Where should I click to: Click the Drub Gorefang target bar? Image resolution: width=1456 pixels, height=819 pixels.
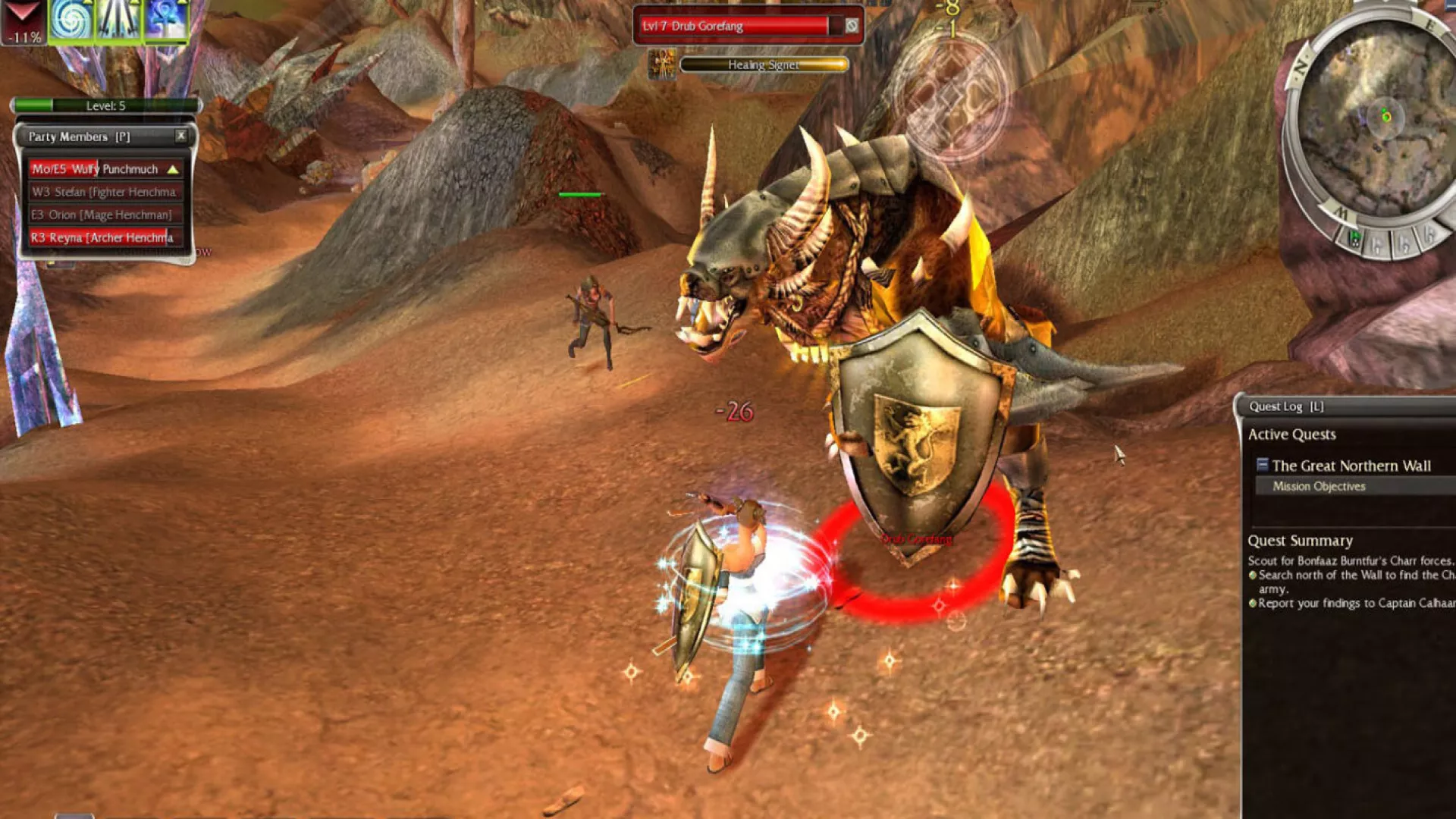[734, 26]
